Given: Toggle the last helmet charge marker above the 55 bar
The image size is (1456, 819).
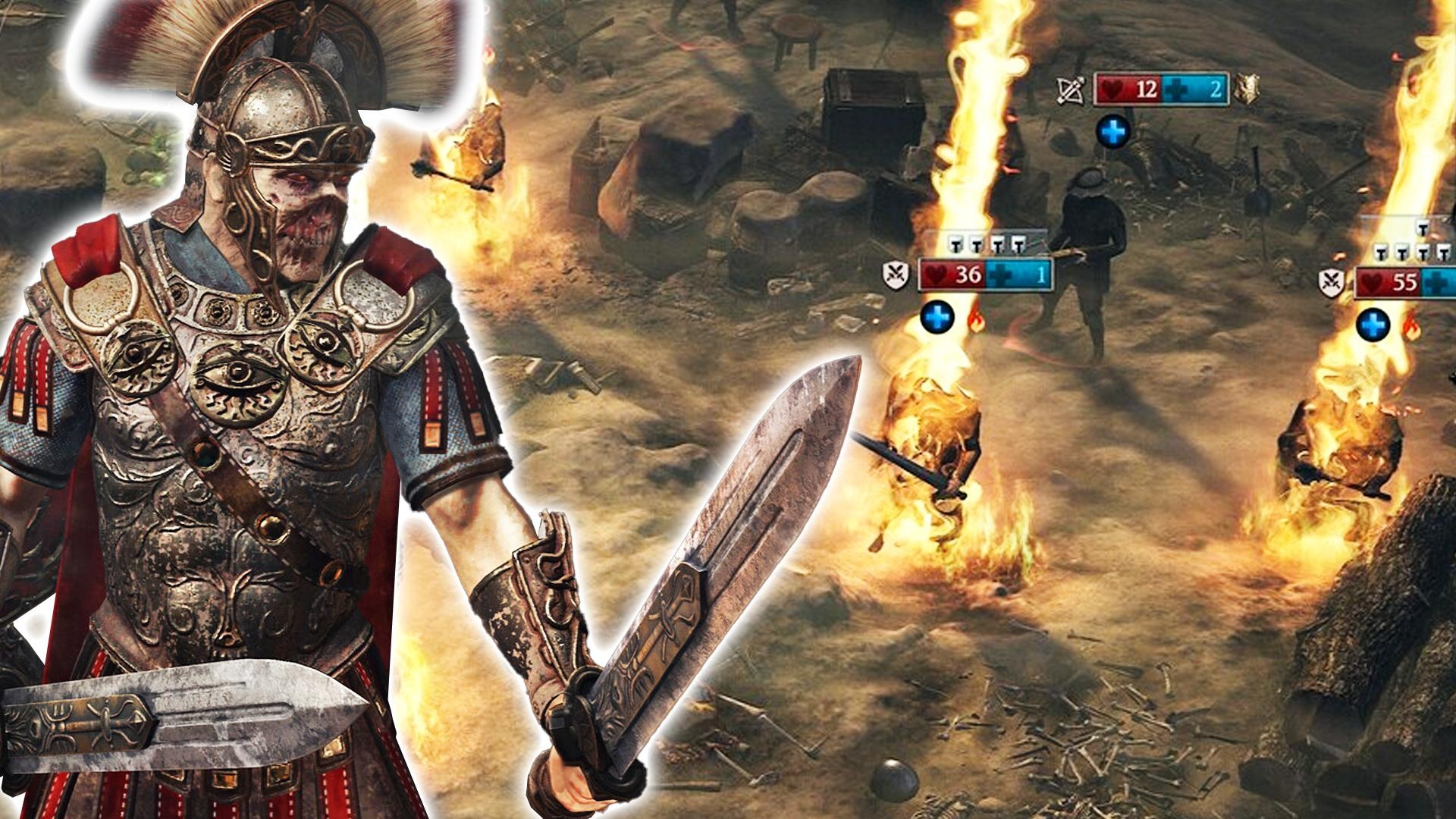Looking at the screenshot, I should [1443, 253].
